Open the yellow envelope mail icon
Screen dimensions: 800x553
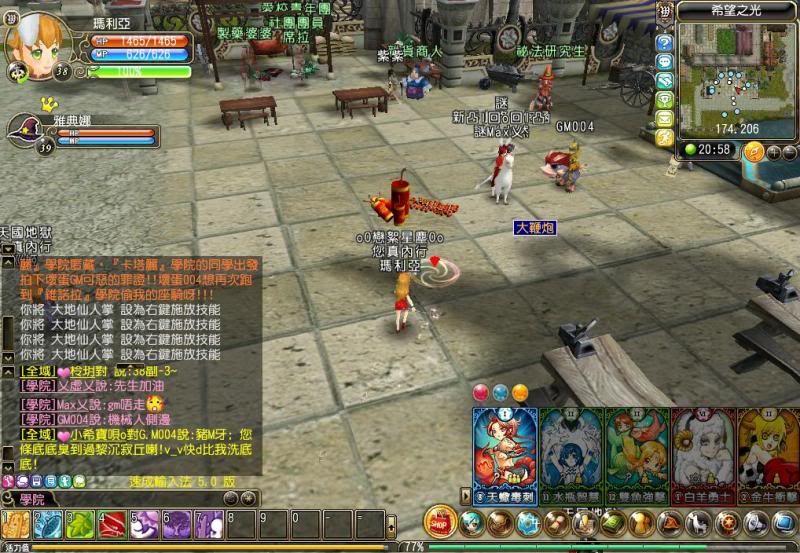pos(664,119)
